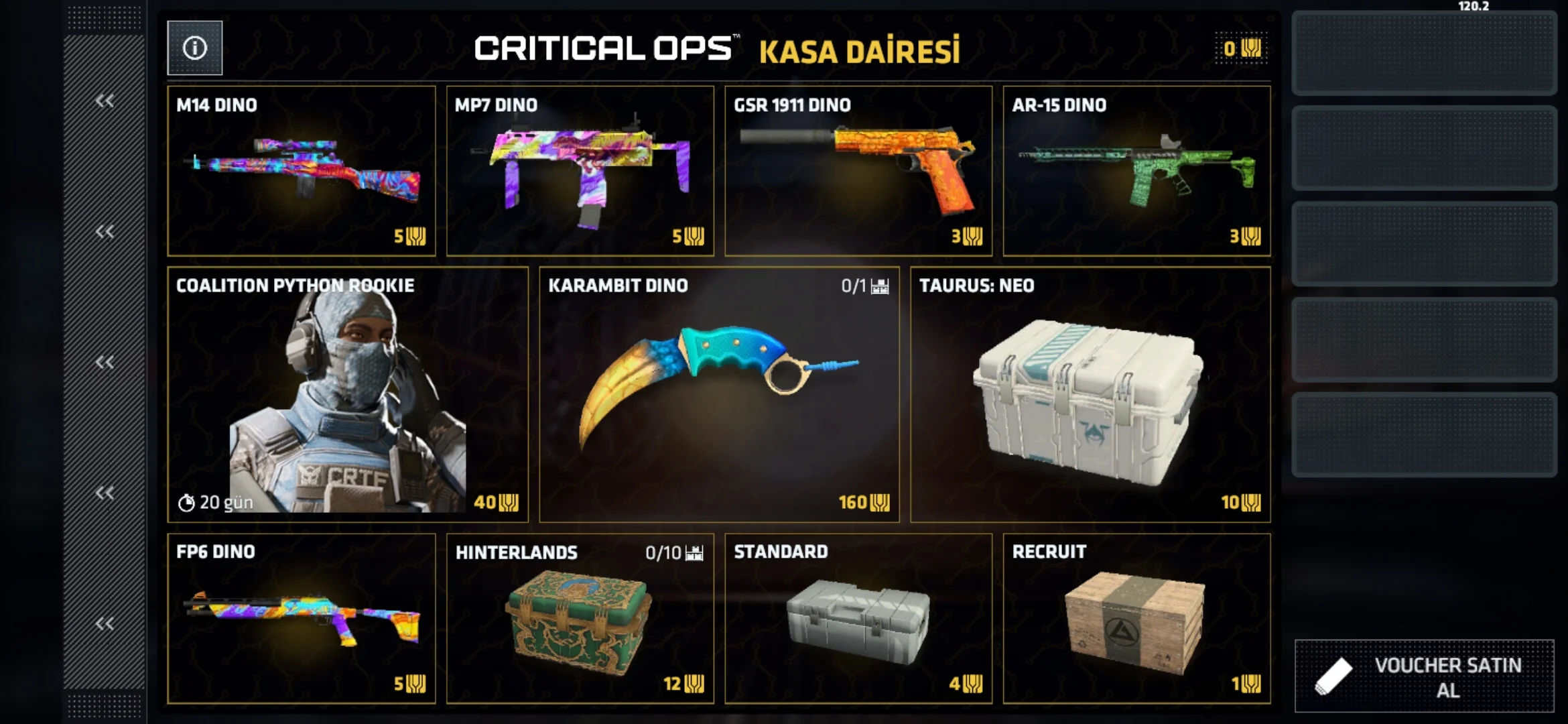View the Karambit Dino knife offer
Viewport: 1568px width, 724px height.
pos(719,394)
